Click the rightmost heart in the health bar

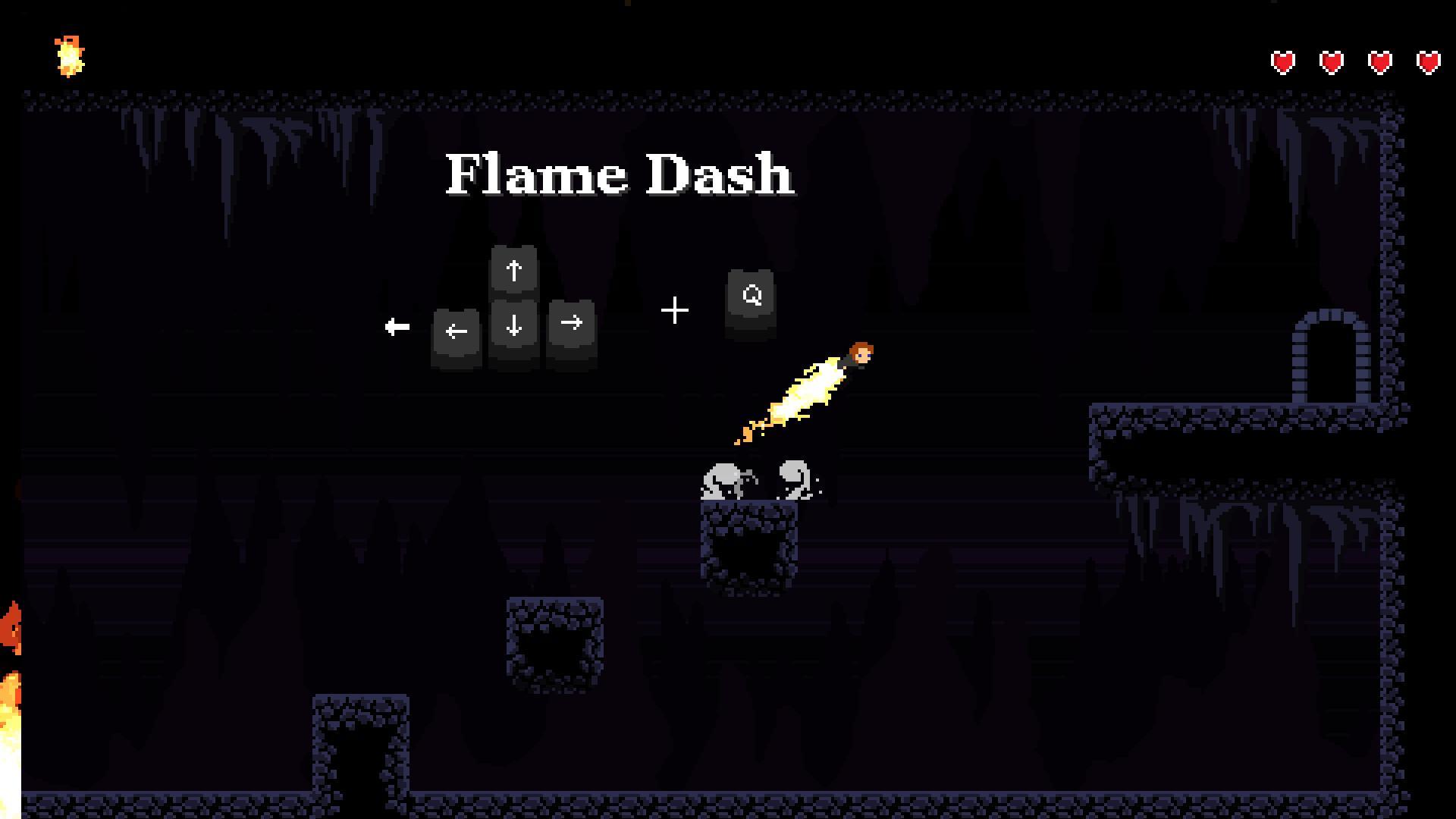coord(1428,60)
